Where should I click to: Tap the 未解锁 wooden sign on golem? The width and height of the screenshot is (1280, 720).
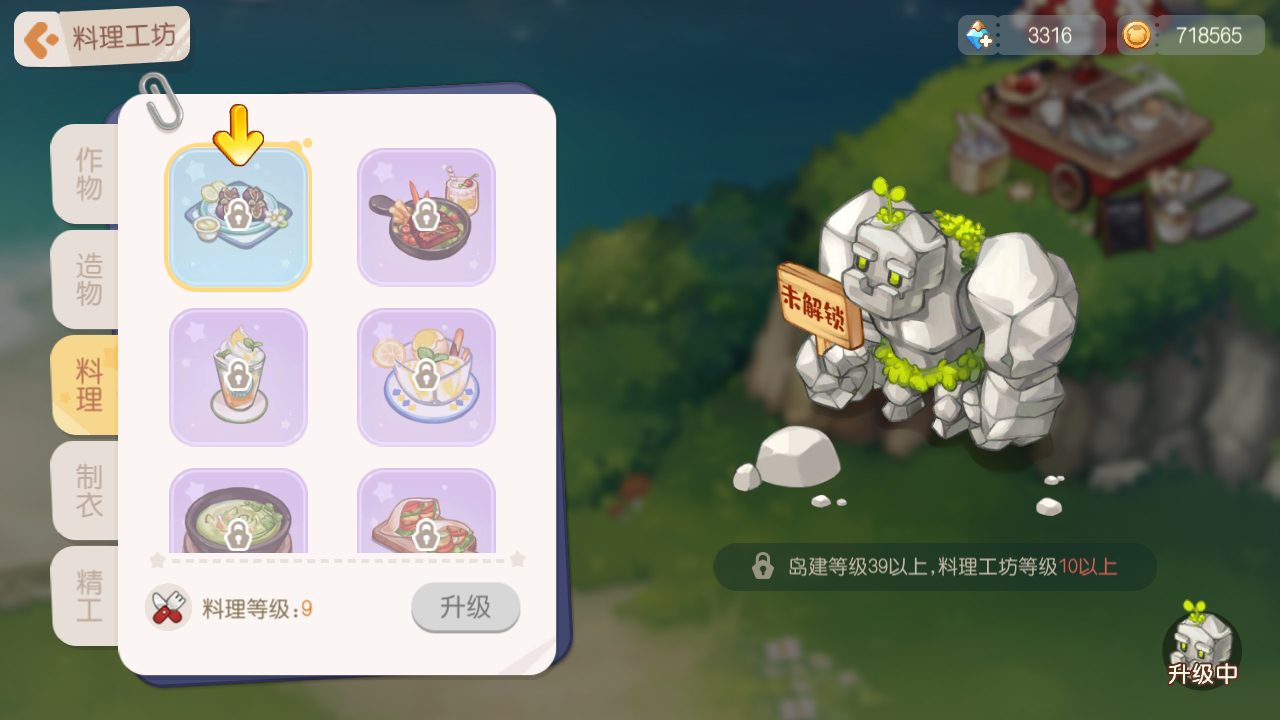[x=816, y=298]
